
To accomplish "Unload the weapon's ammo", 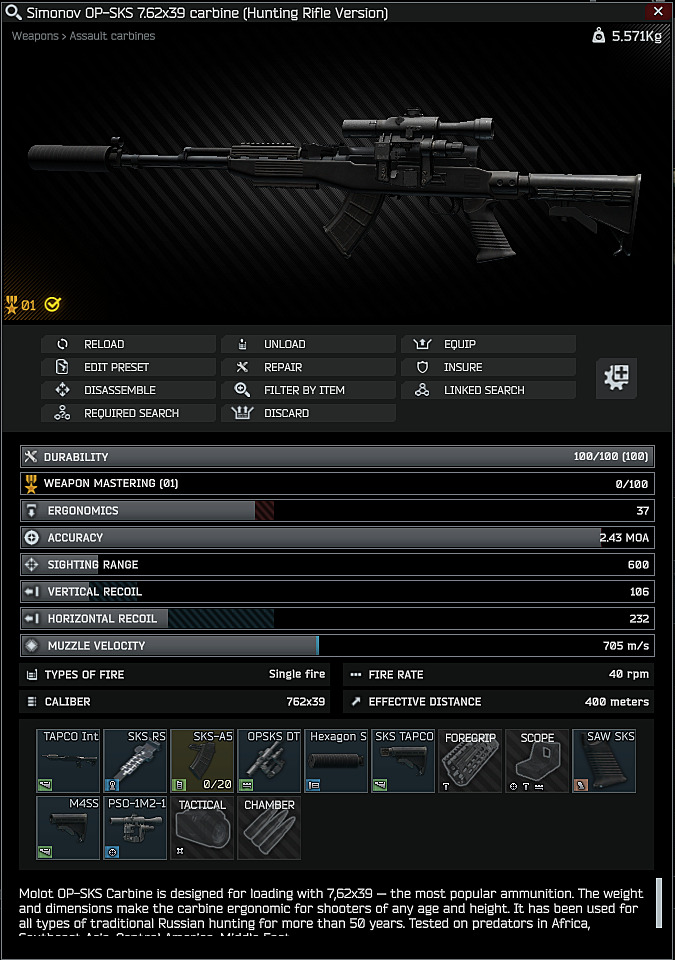I will click(x=308, y=344).
